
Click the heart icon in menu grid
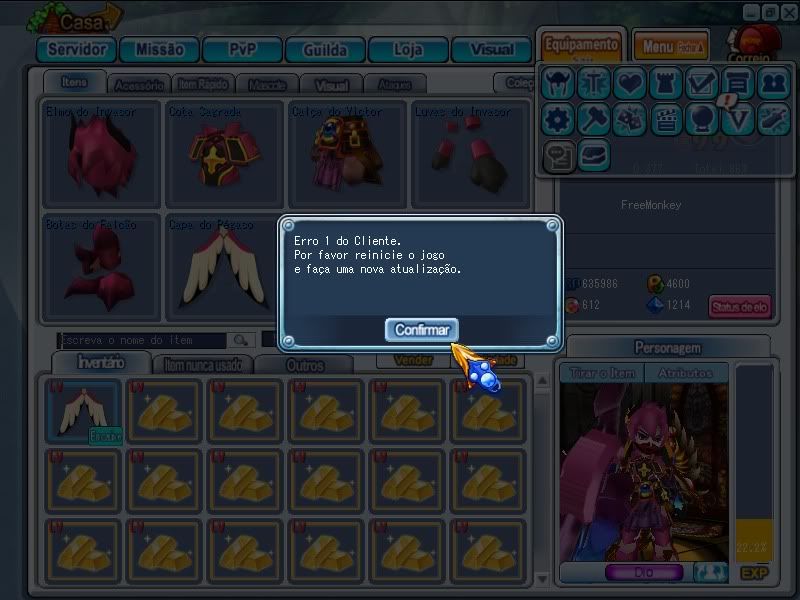tap(629, 84)
